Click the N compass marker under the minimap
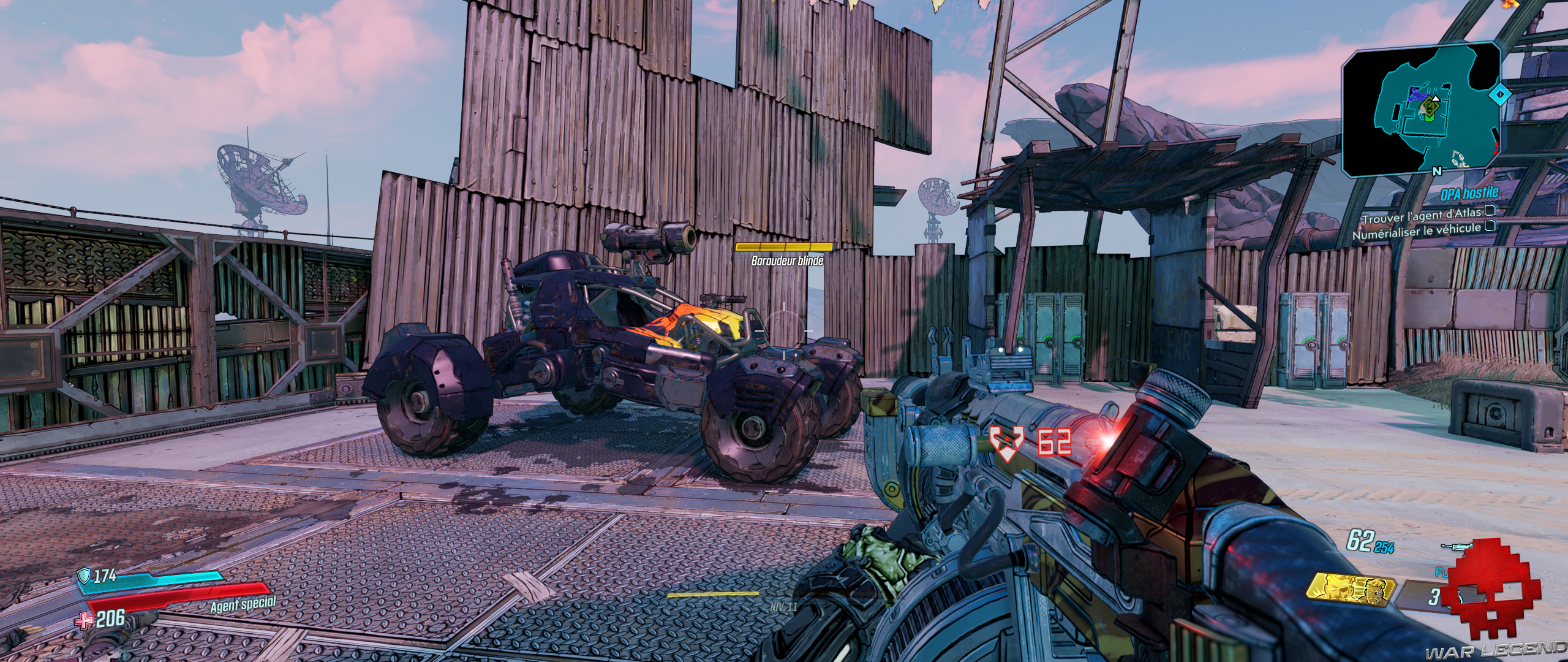 point(1436,171)
